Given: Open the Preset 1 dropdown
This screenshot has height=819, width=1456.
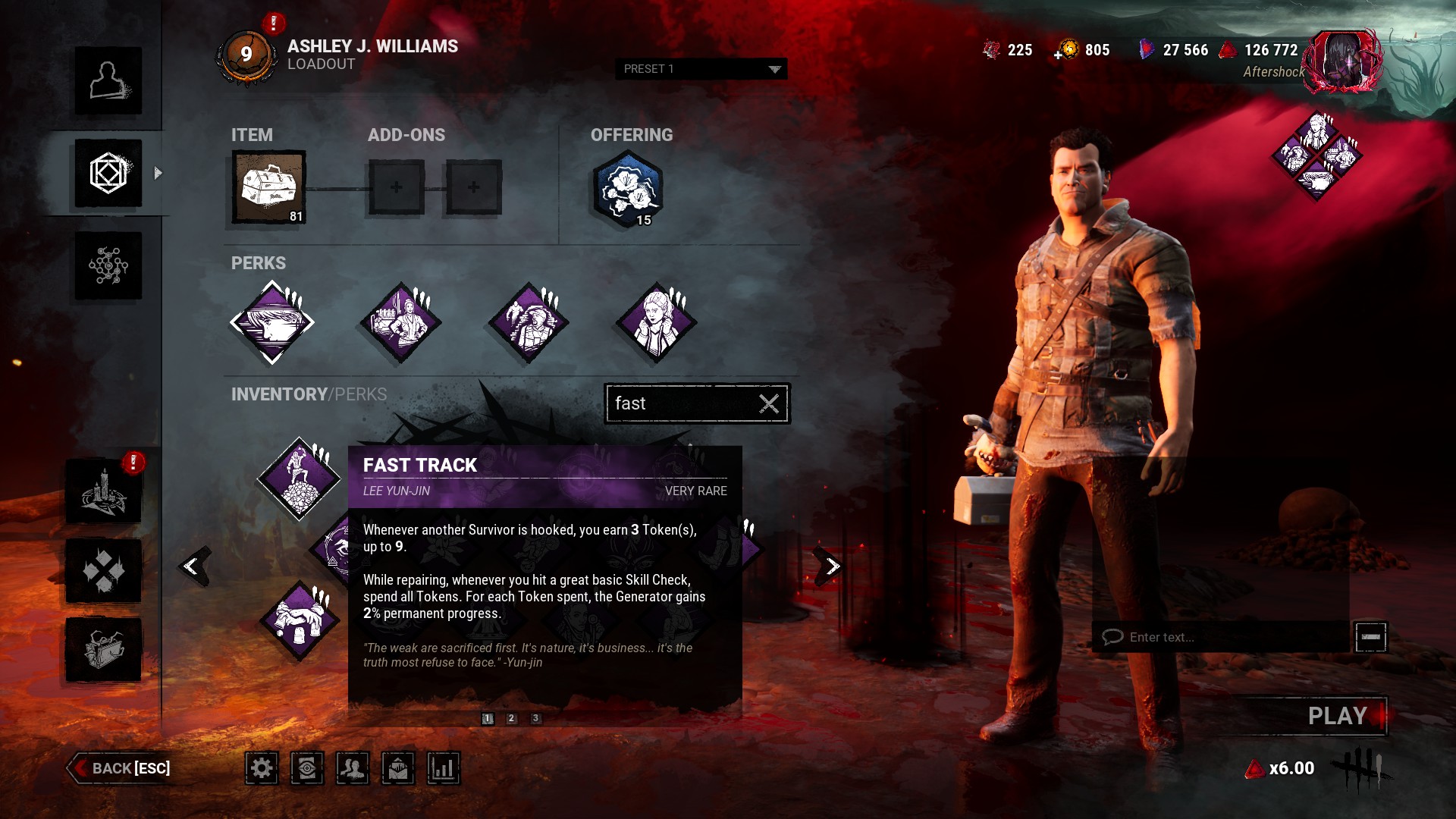Looking at the screenshot, I should point(701,69).
